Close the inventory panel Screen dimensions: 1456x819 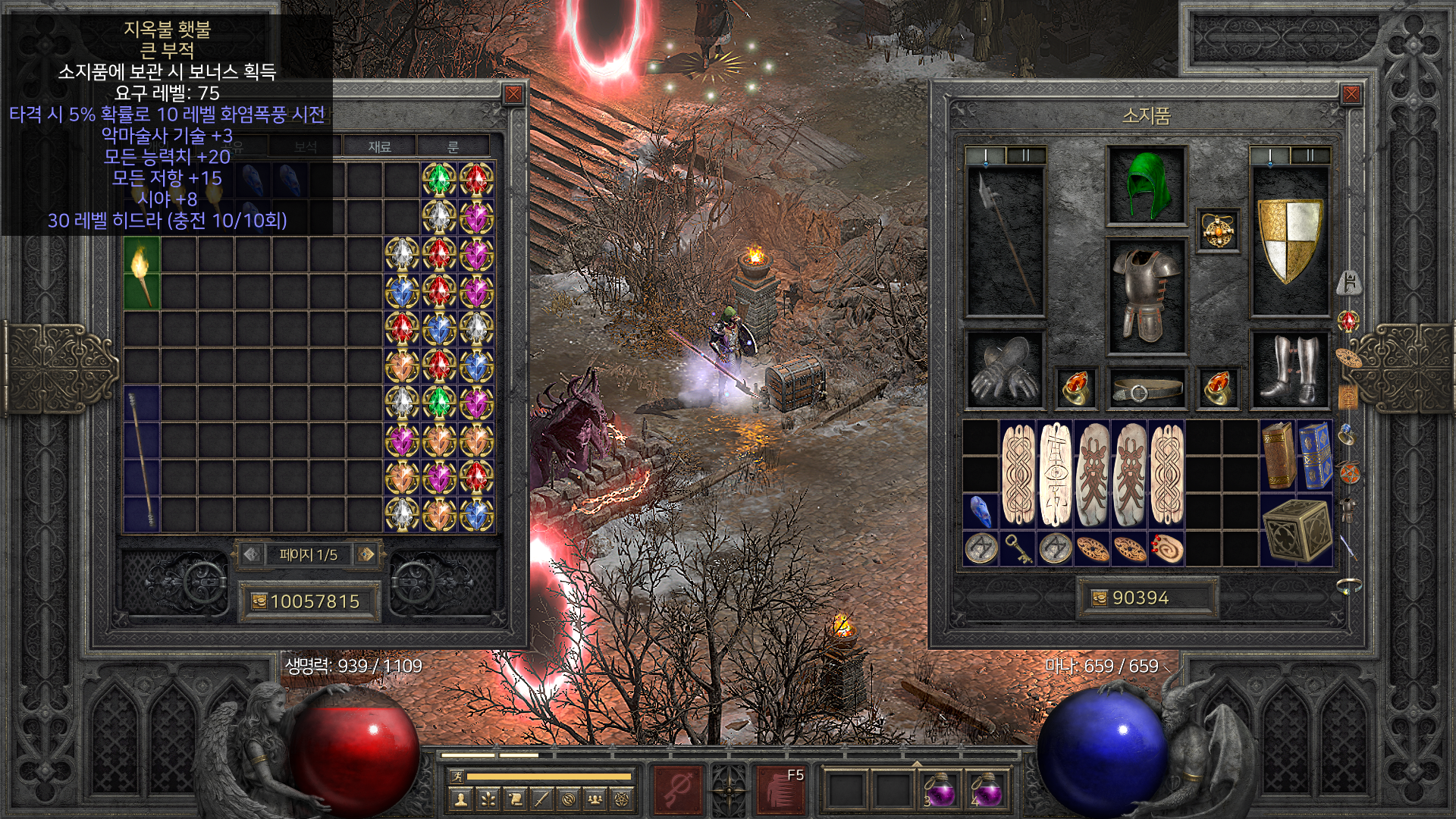(x=1351, y=94)
